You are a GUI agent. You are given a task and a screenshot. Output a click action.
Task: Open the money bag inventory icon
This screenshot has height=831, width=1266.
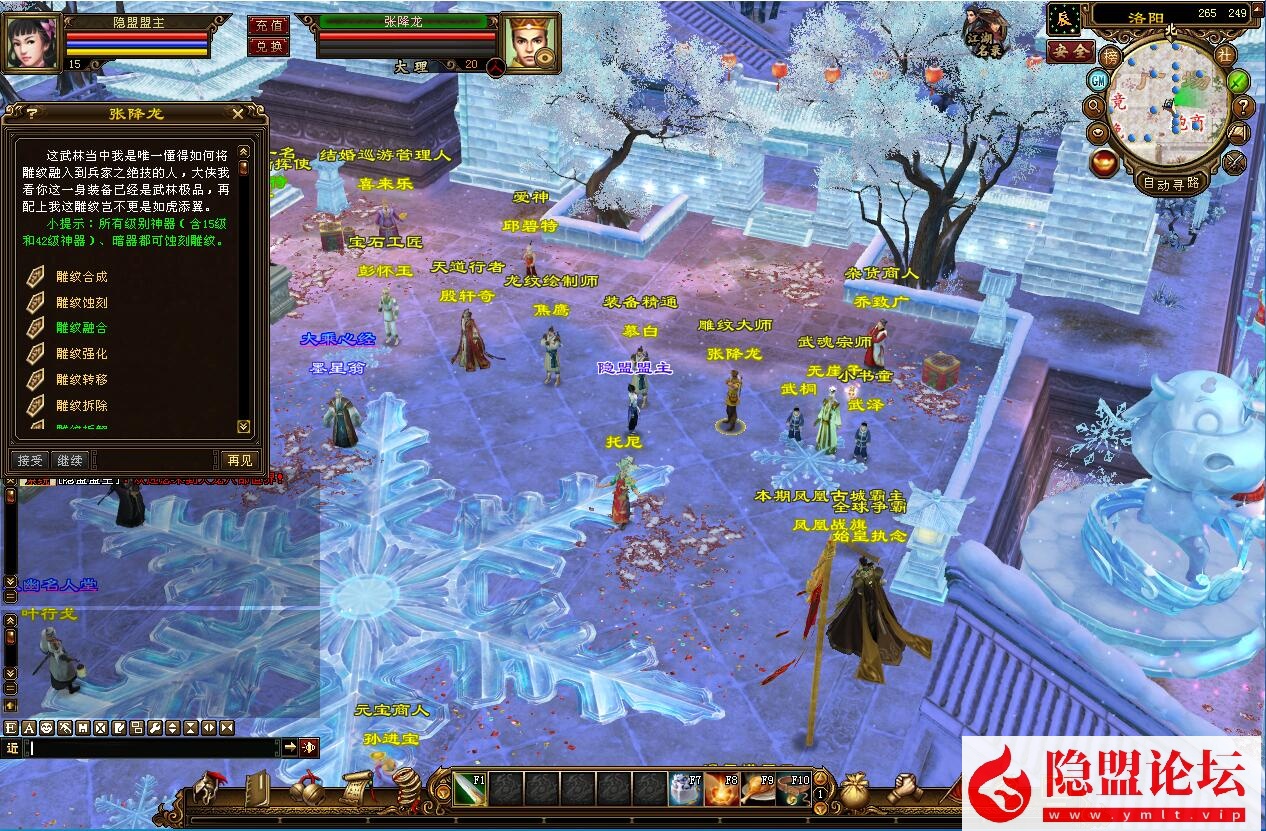854,790
